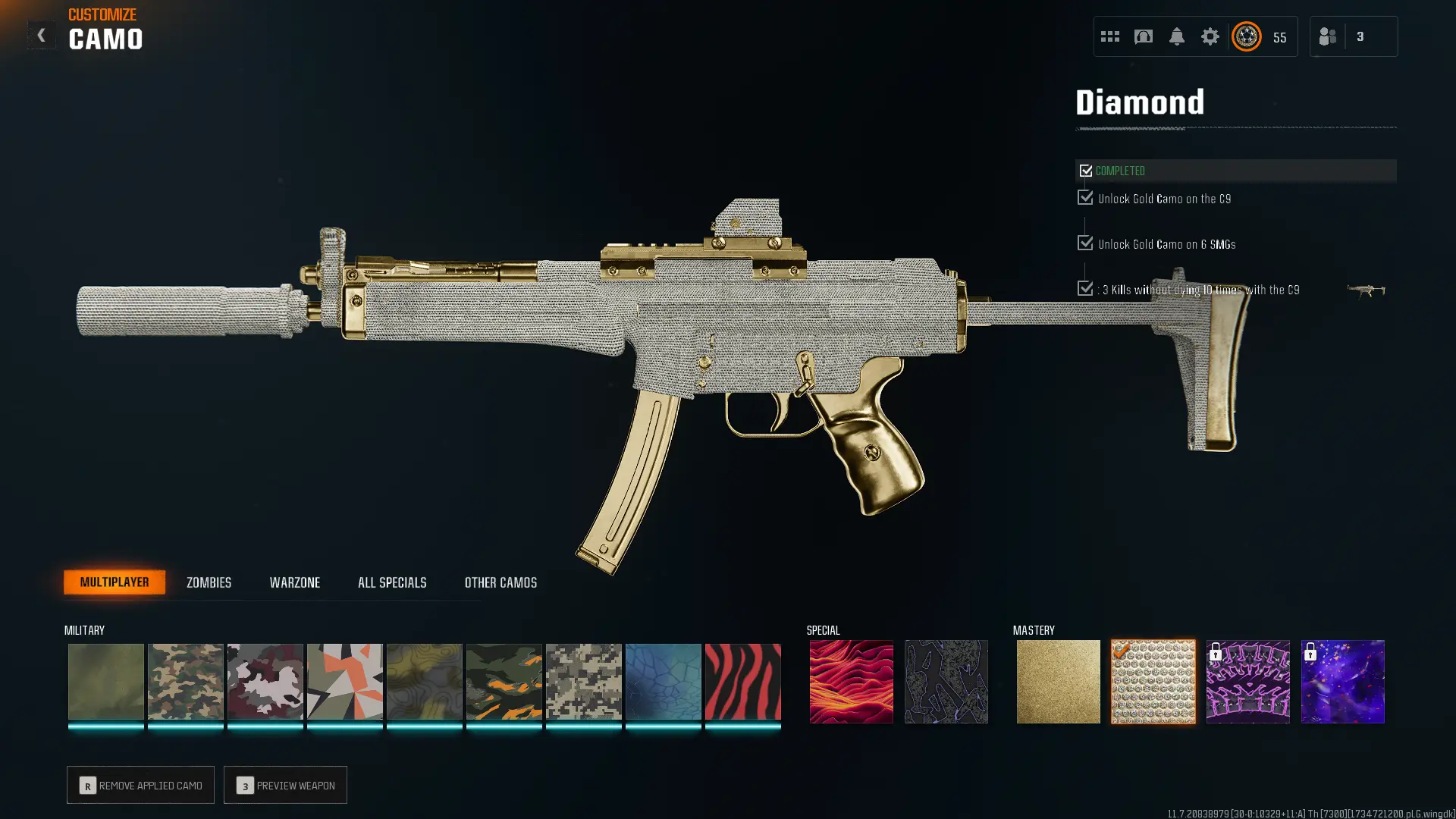The width and height of the screenshot is (1456, 819).
Task: Pick the orange geometric splinter camo
Action: [344, 681]
